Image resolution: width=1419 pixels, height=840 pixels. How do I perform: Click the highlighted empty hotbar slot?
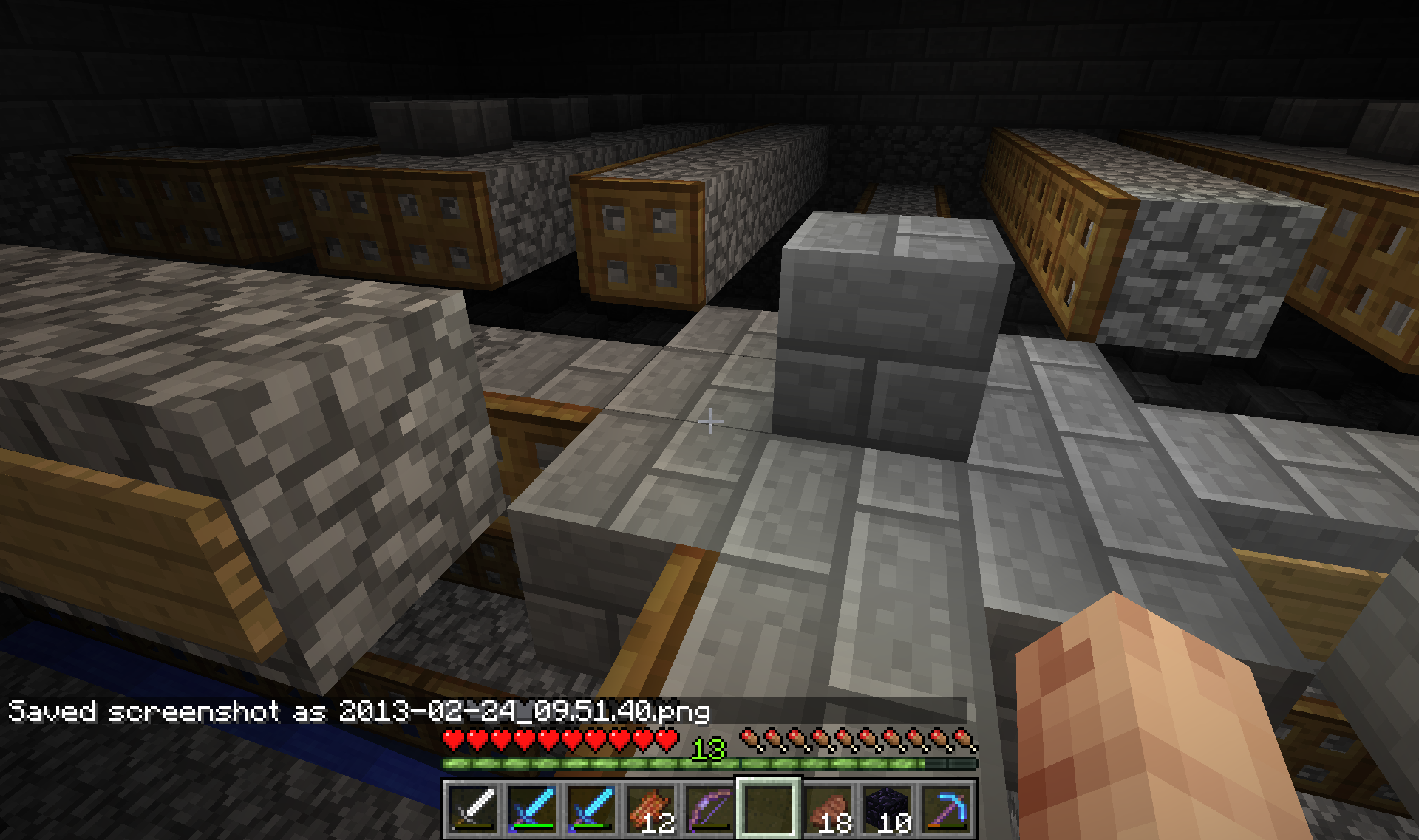(x=769, y=807)
